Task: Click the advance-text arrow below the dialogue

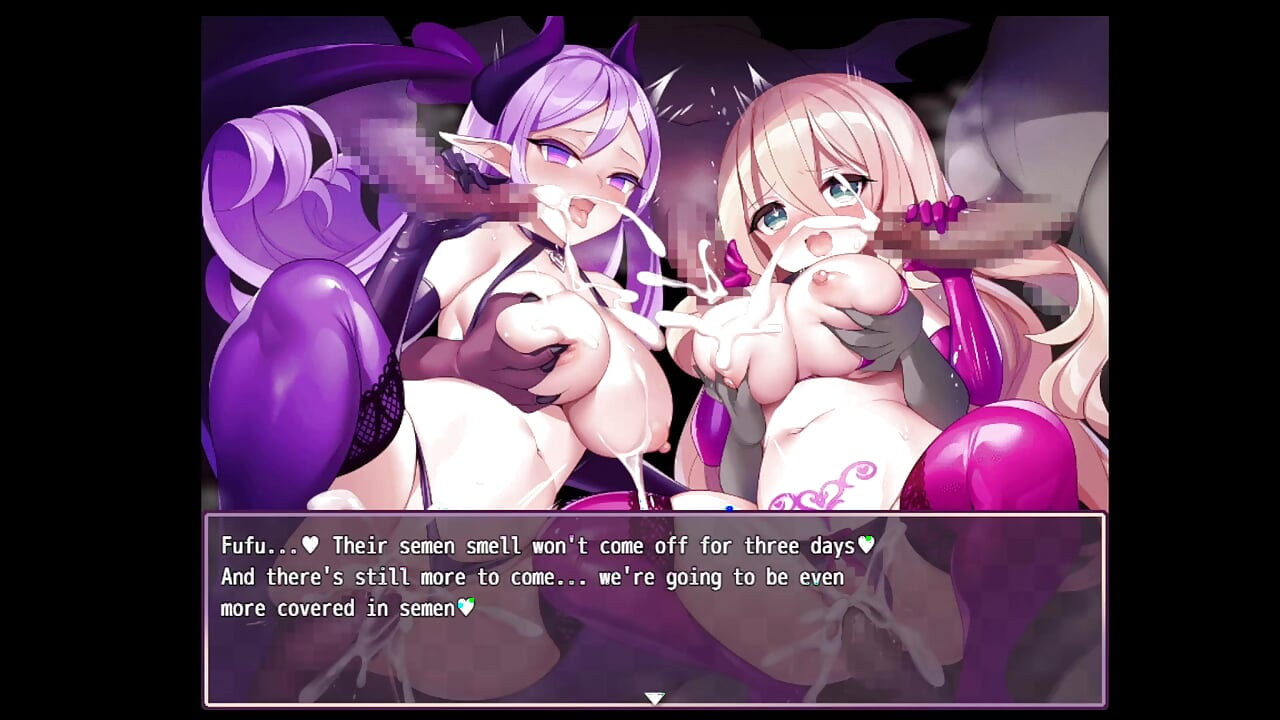Action: (657, 698)
